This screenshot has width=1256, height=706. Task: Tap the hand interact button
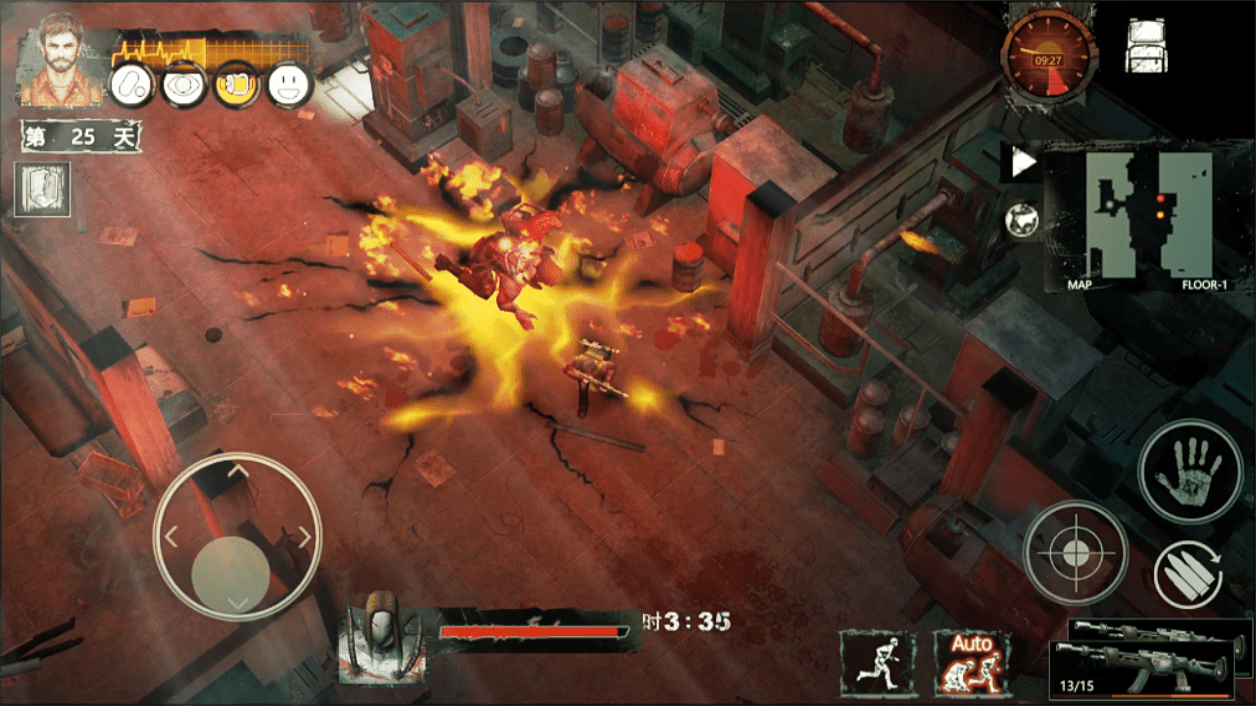[1190, 470]
